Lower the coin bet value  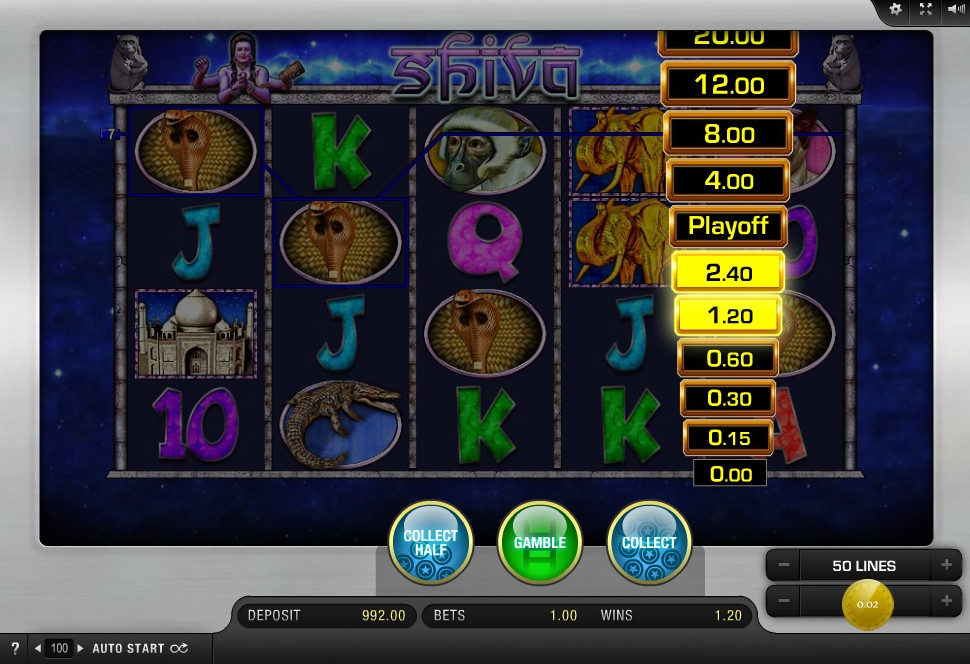pyautogui.click(x=784, y=602)
